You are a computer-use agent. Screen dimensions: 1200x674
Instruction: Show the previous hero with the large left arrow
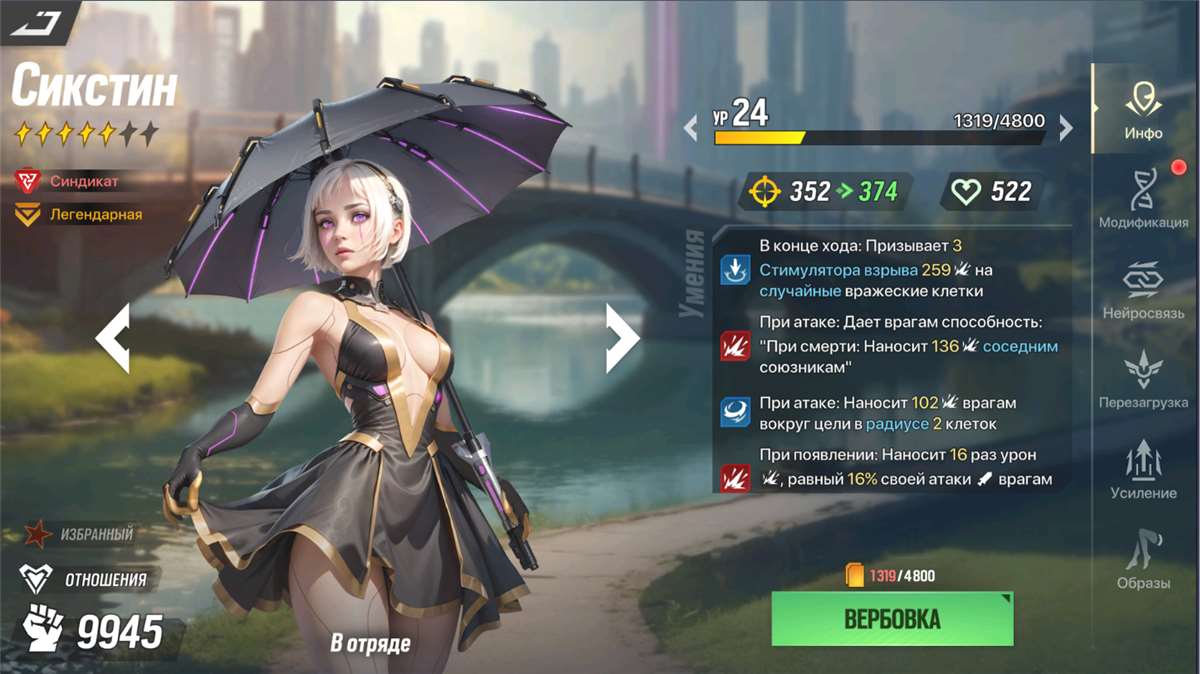[113, 338]
